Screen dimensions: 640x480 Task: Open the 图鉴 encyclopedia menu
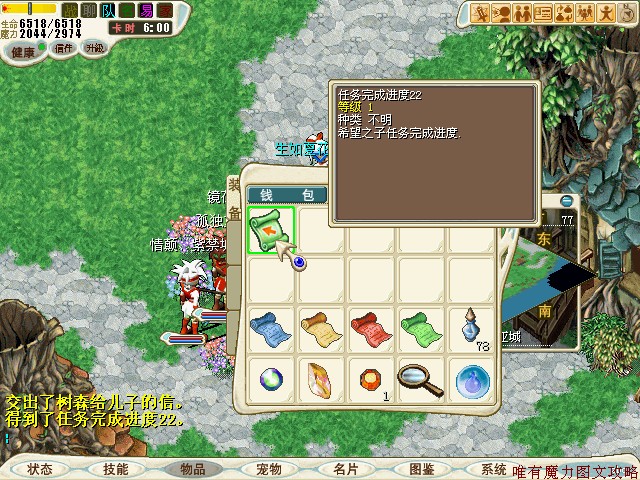click(x=421, y=468)
